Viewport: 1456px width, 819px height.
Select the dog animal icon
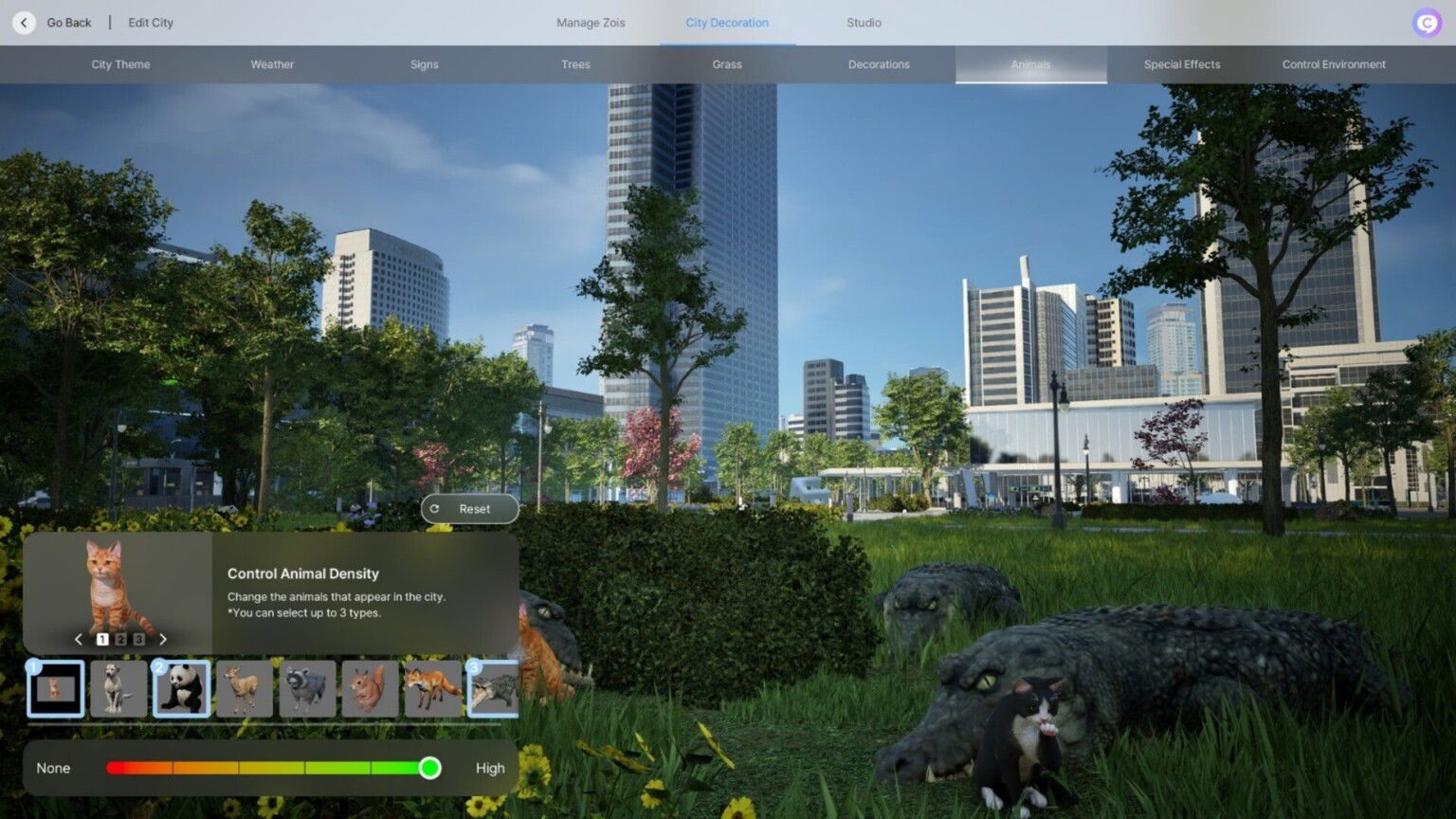click(119, 689)
